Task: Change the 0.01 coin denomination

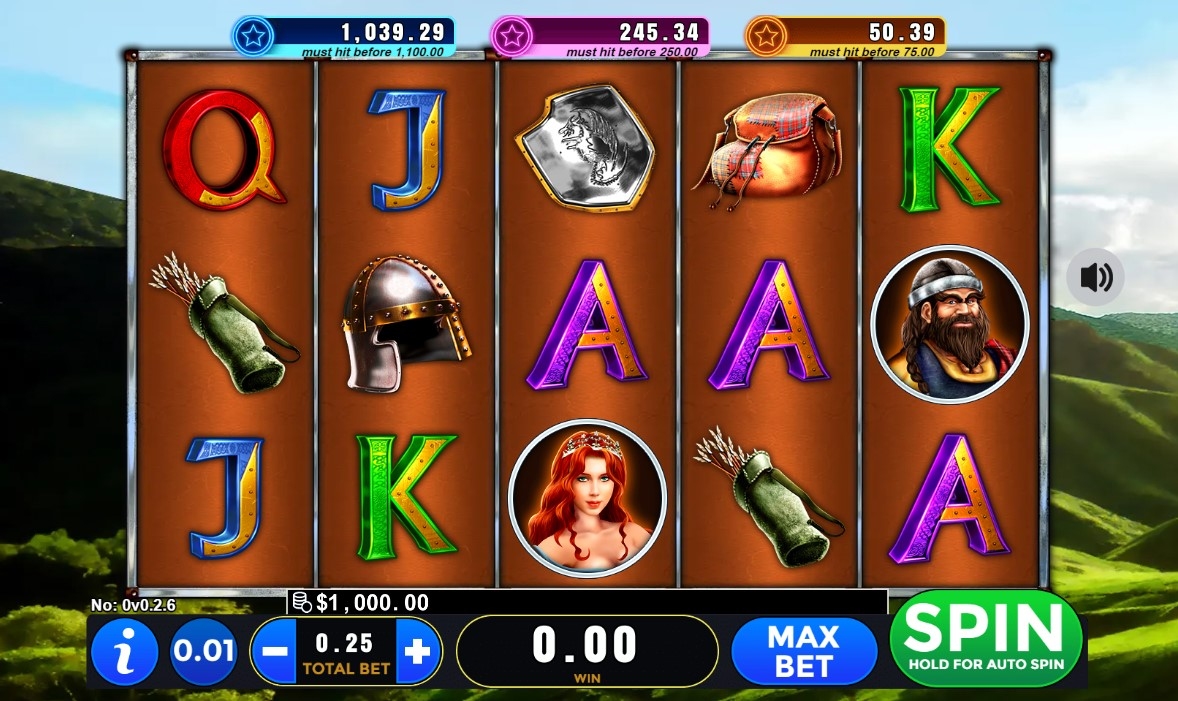Action: [x=203, y=652]
